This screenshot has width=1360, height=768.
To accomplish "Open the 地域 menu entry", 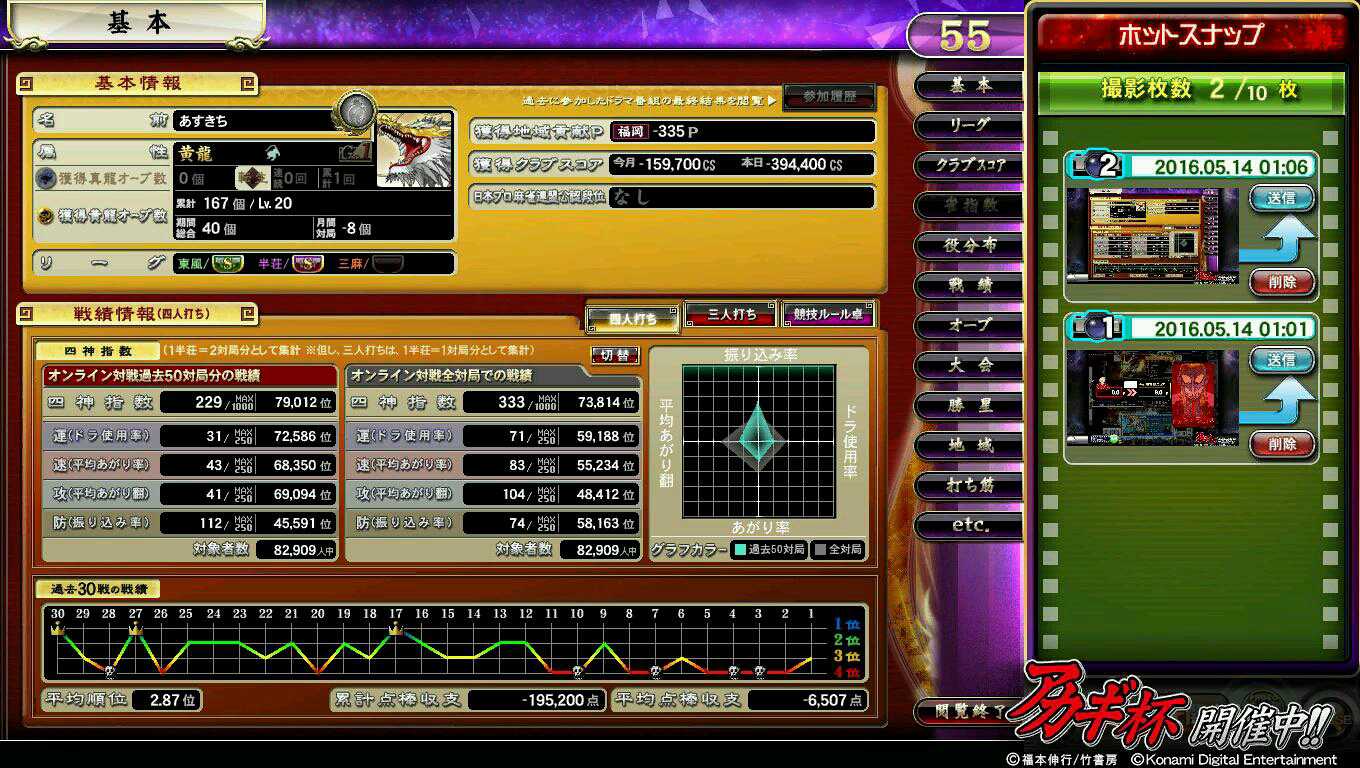I will click(968, 445).
